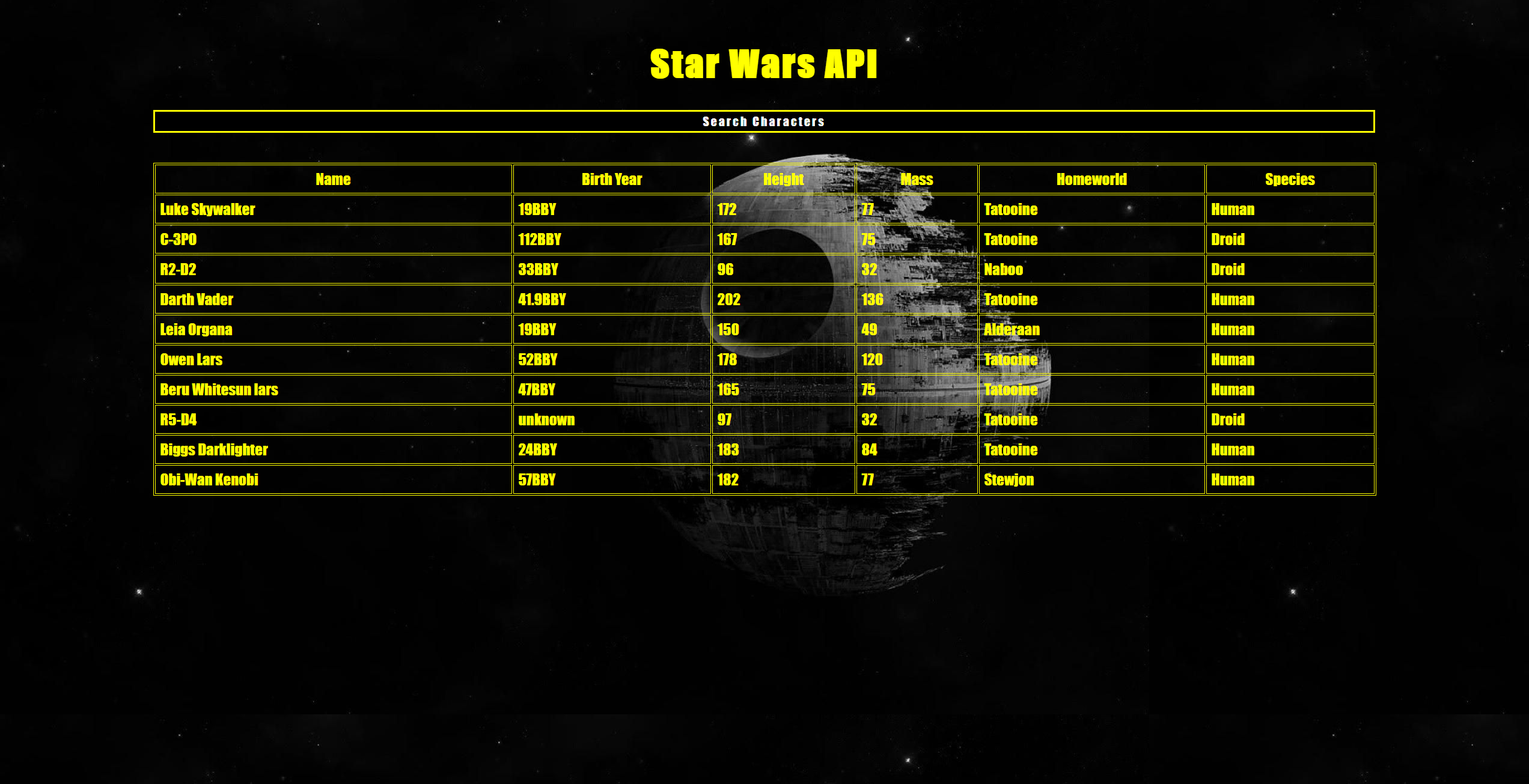Sort table by the Homeworld column header

pos(1091,179)
